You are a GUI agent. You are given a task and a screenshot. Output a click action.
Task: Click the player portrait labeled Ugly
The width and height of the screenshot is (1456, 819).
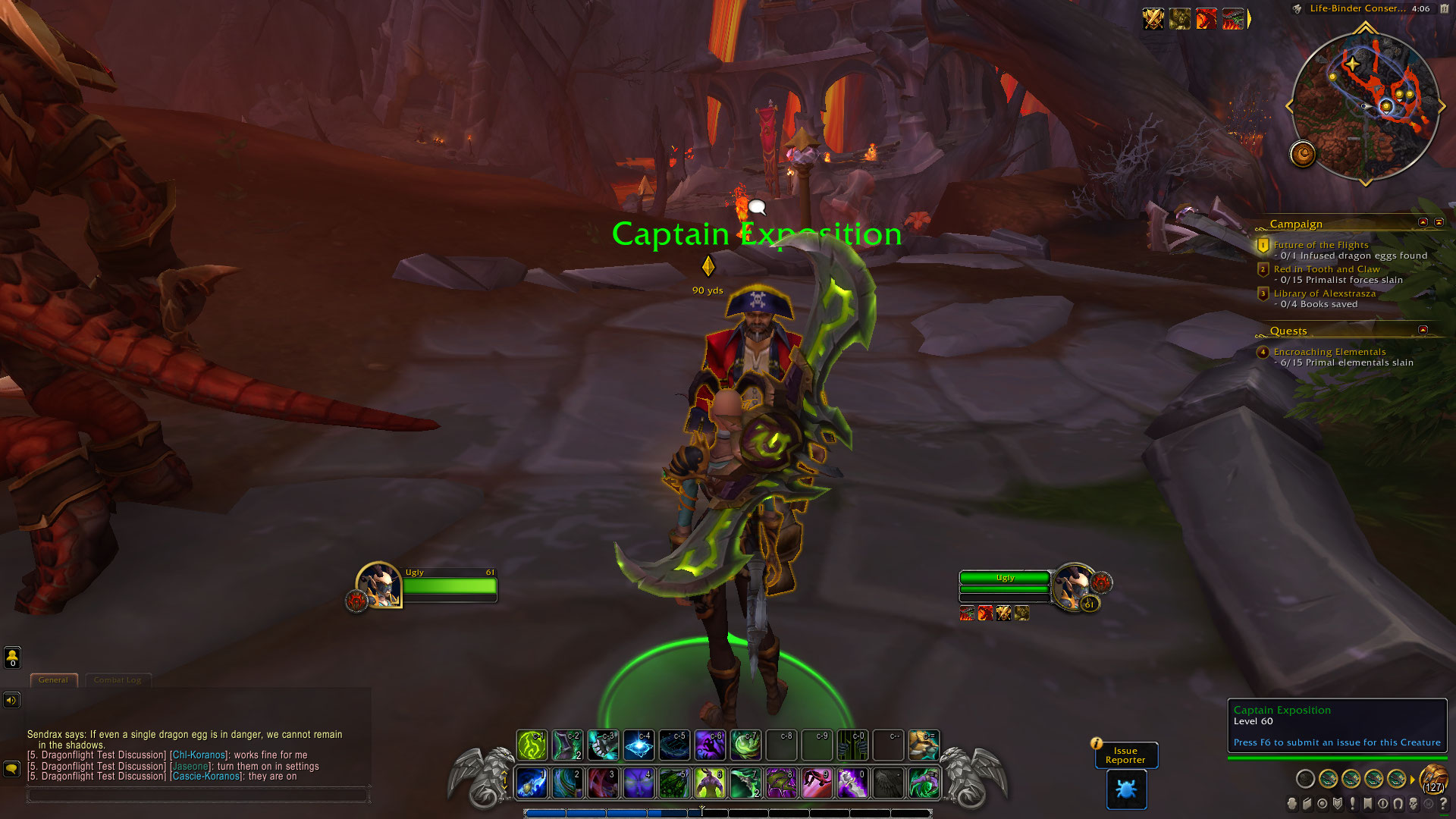[x=378, y=585]
